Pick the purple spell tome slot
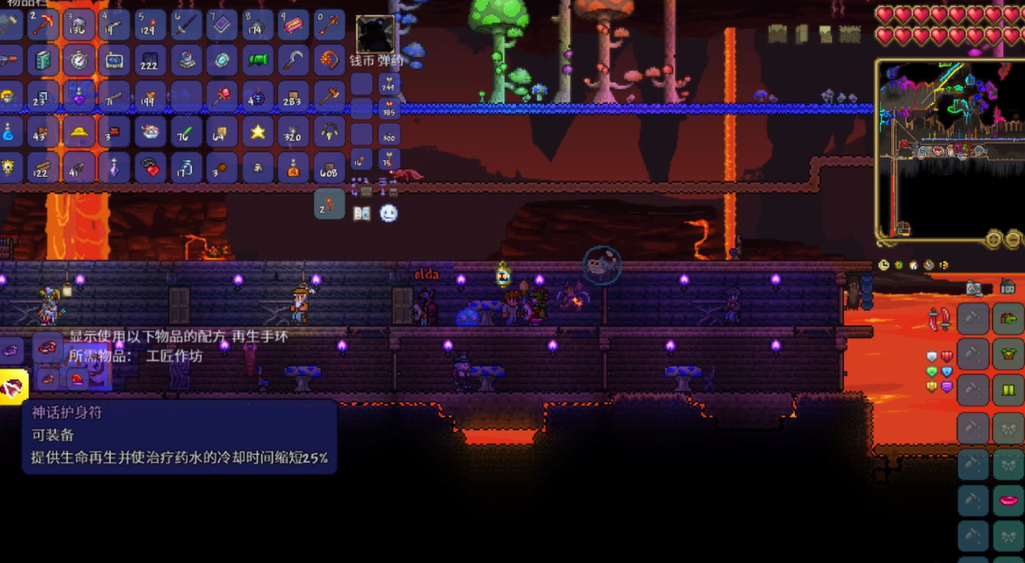Screen dimensions: 1025x563 (222, 24)
